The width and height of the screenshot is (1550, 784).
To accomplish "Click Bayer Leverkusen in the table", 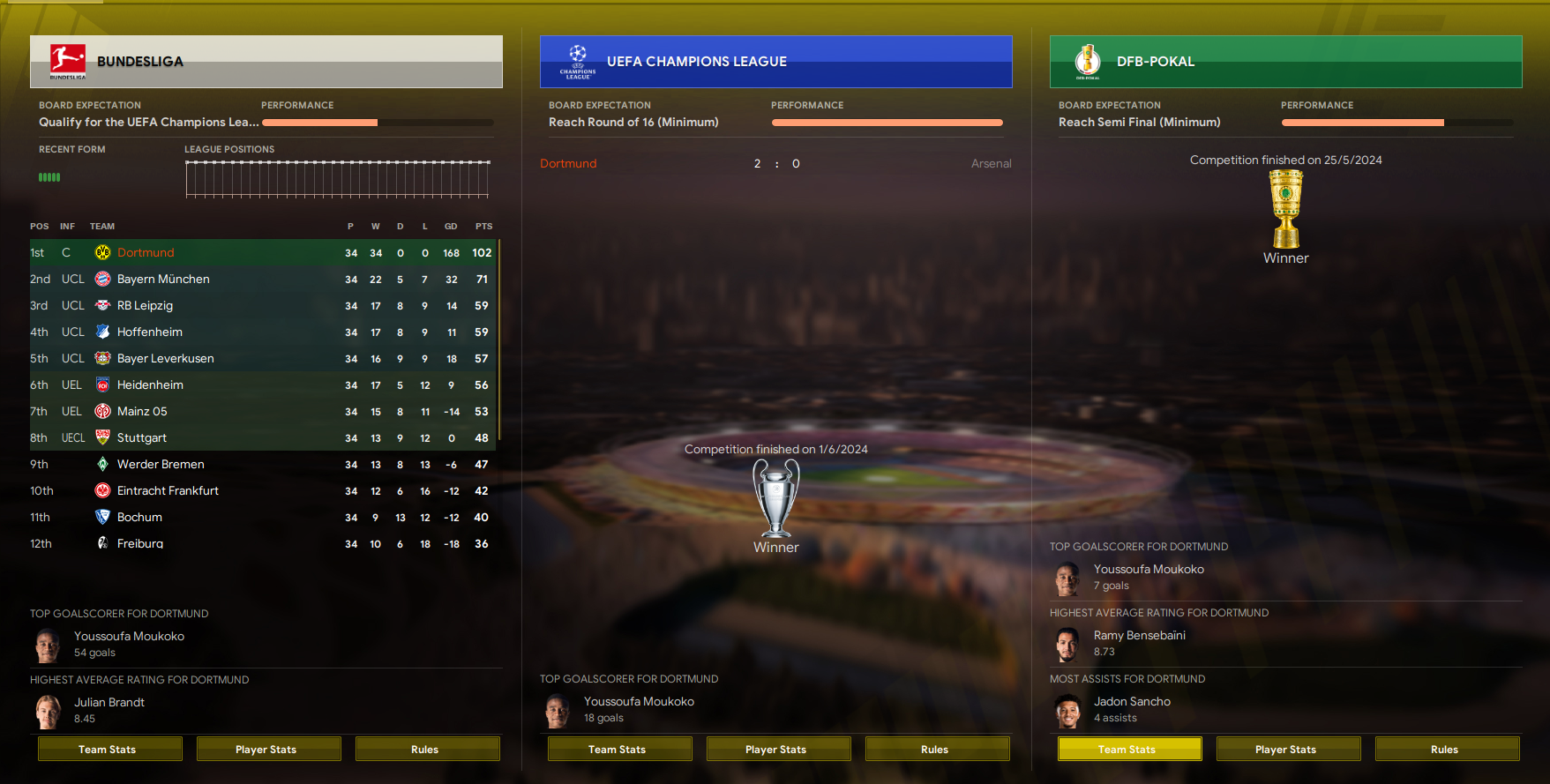I will (x=166, y=358).
